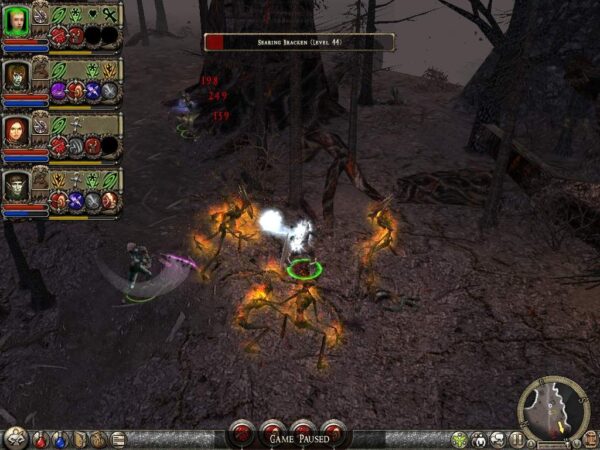Select the green-haired party leader portrait
Image resolution: width=600 pixels, height=450 pixels.
click(15, 20)
